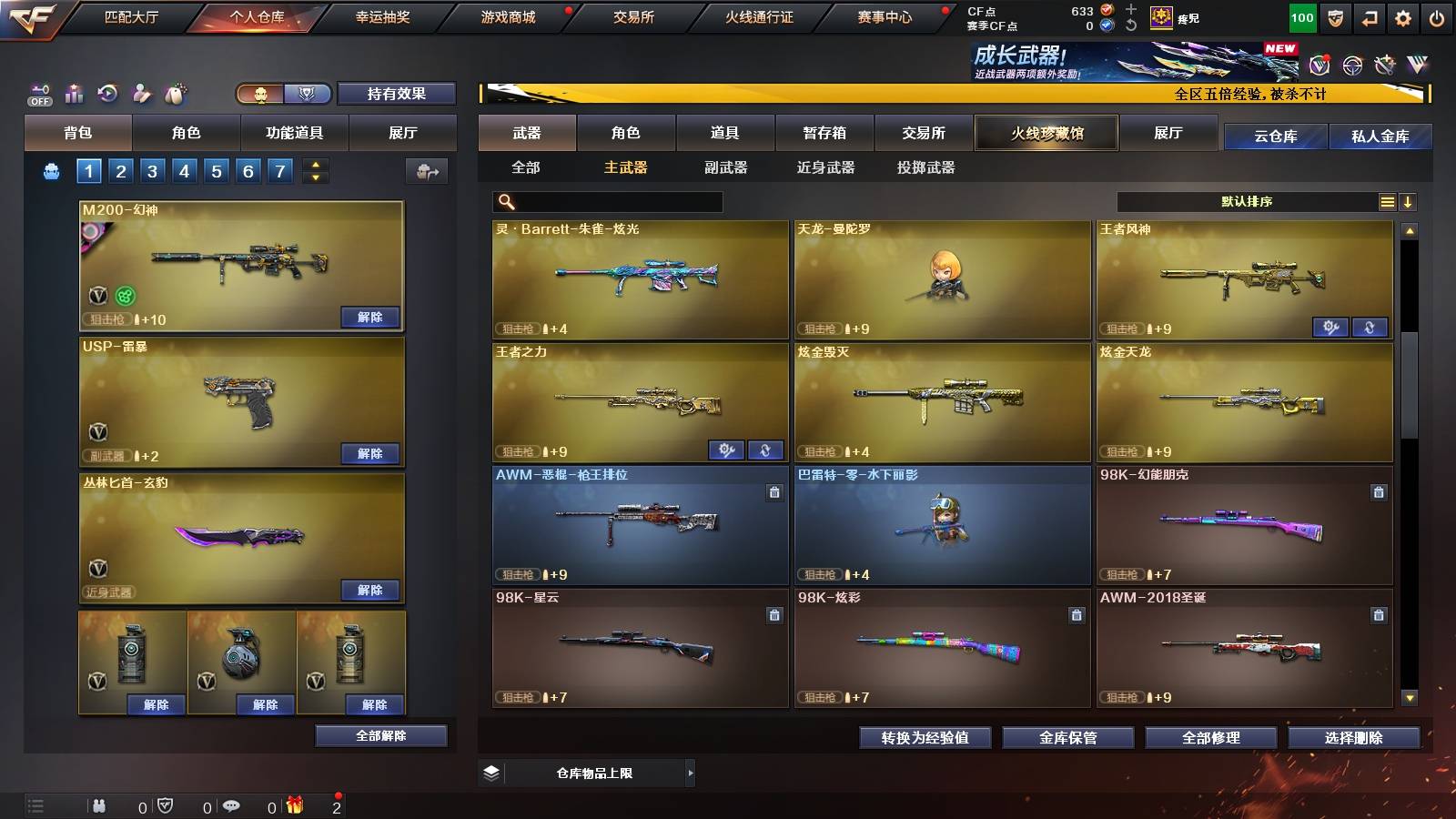This screenshot has width=1456, height=819.
Task: Click the 全部解除 button below backpack
Action: [381, 735]
